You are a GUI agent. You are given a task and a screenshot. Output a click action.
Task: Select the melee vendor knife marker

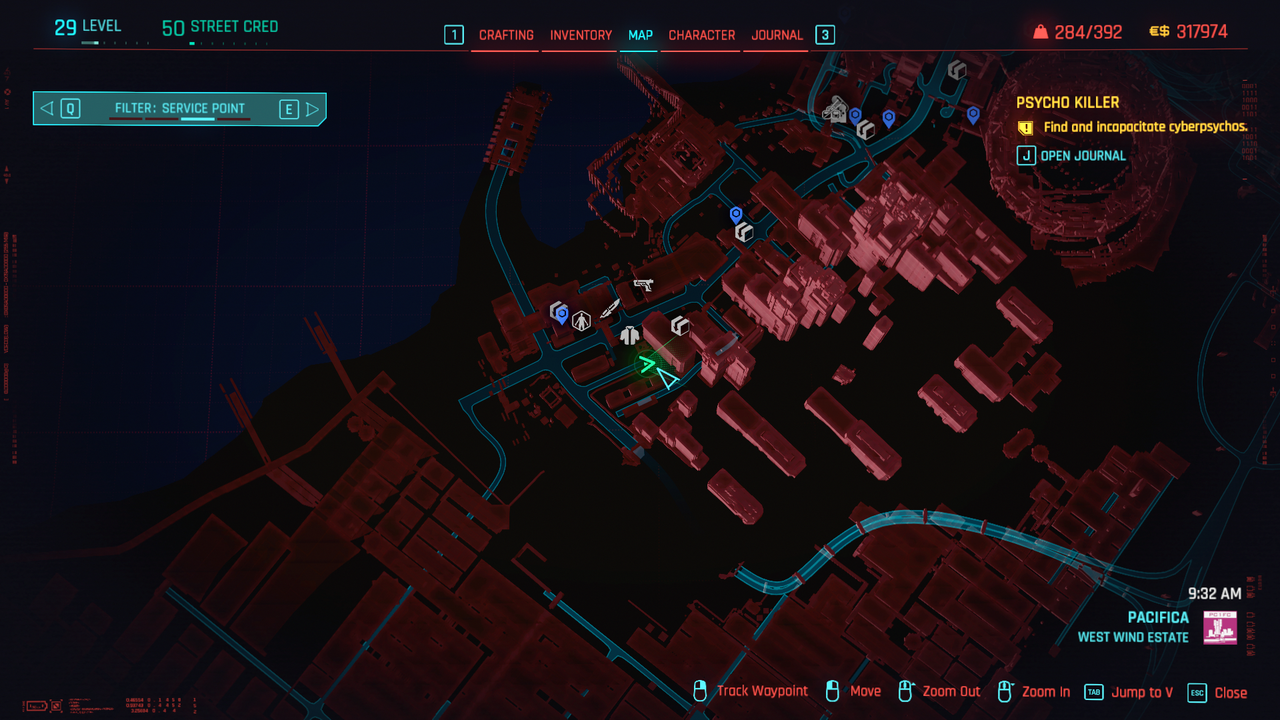[x=610, y=306]
